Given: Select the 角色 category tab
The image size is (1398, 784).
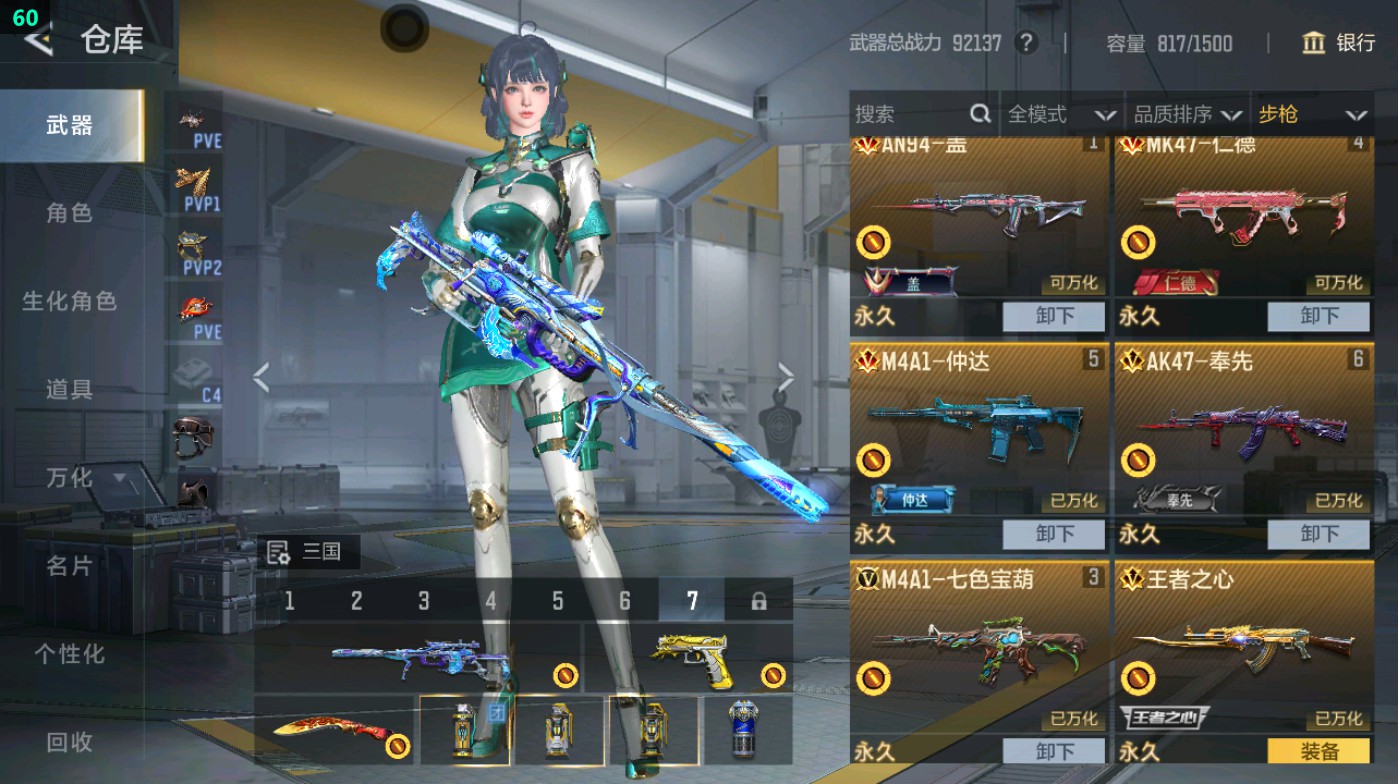Looking at the screenshot, I should [69, 213].
